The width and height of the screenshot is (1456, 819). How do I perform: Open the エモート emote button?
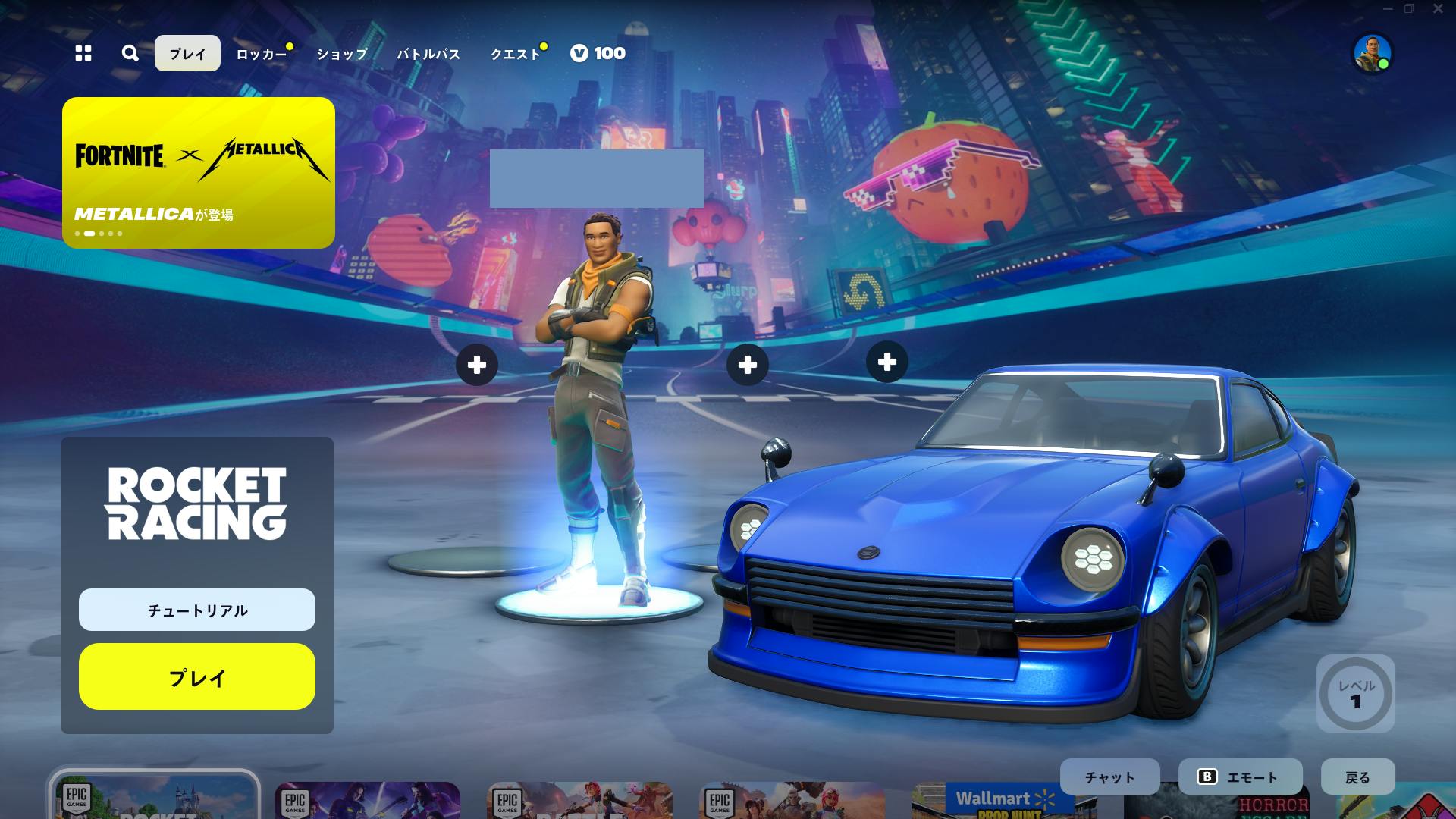pyautogui.click(x=1240, y=777)
